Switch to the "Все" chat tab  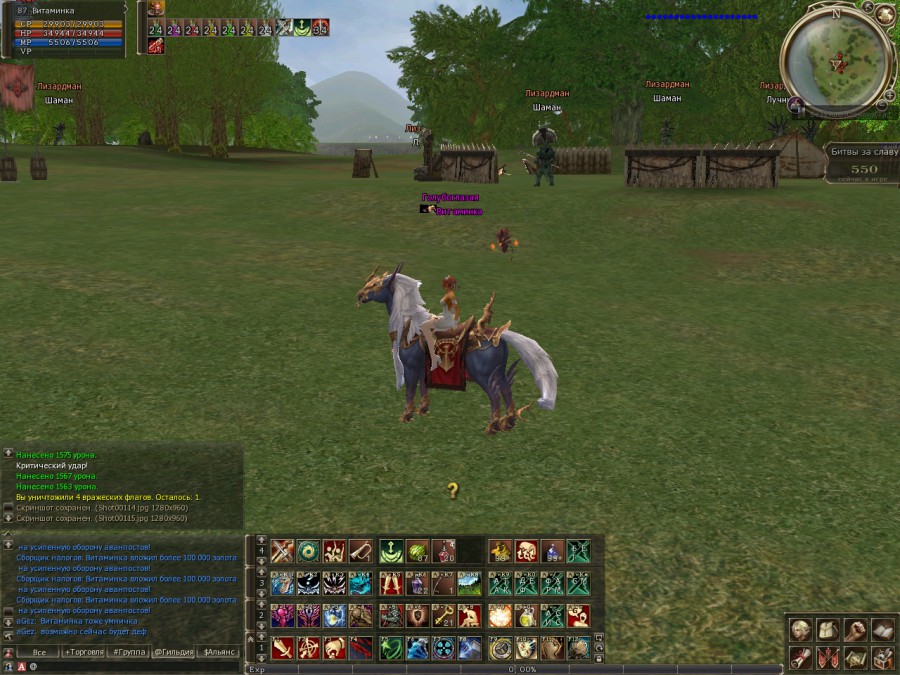coord(39,651)
